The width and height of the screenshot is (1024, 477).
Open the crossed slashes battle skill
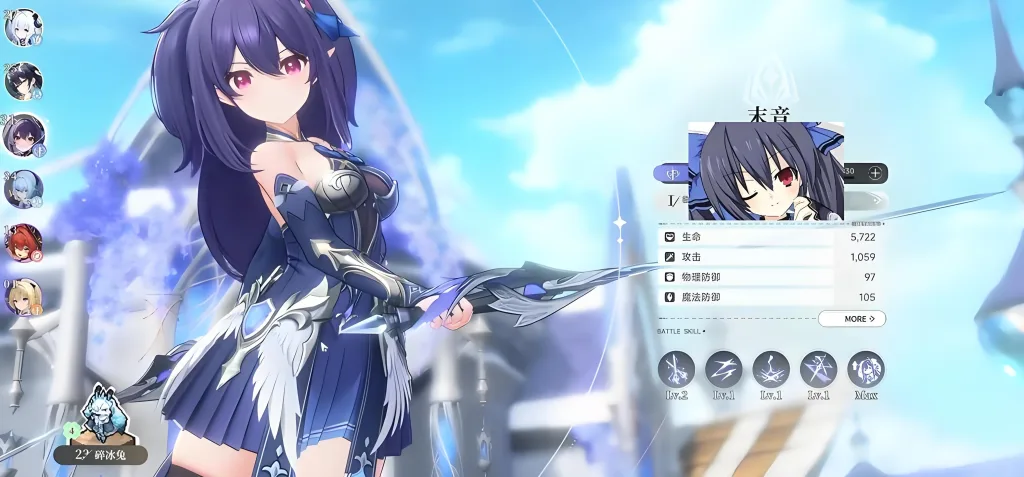[818, 369]
